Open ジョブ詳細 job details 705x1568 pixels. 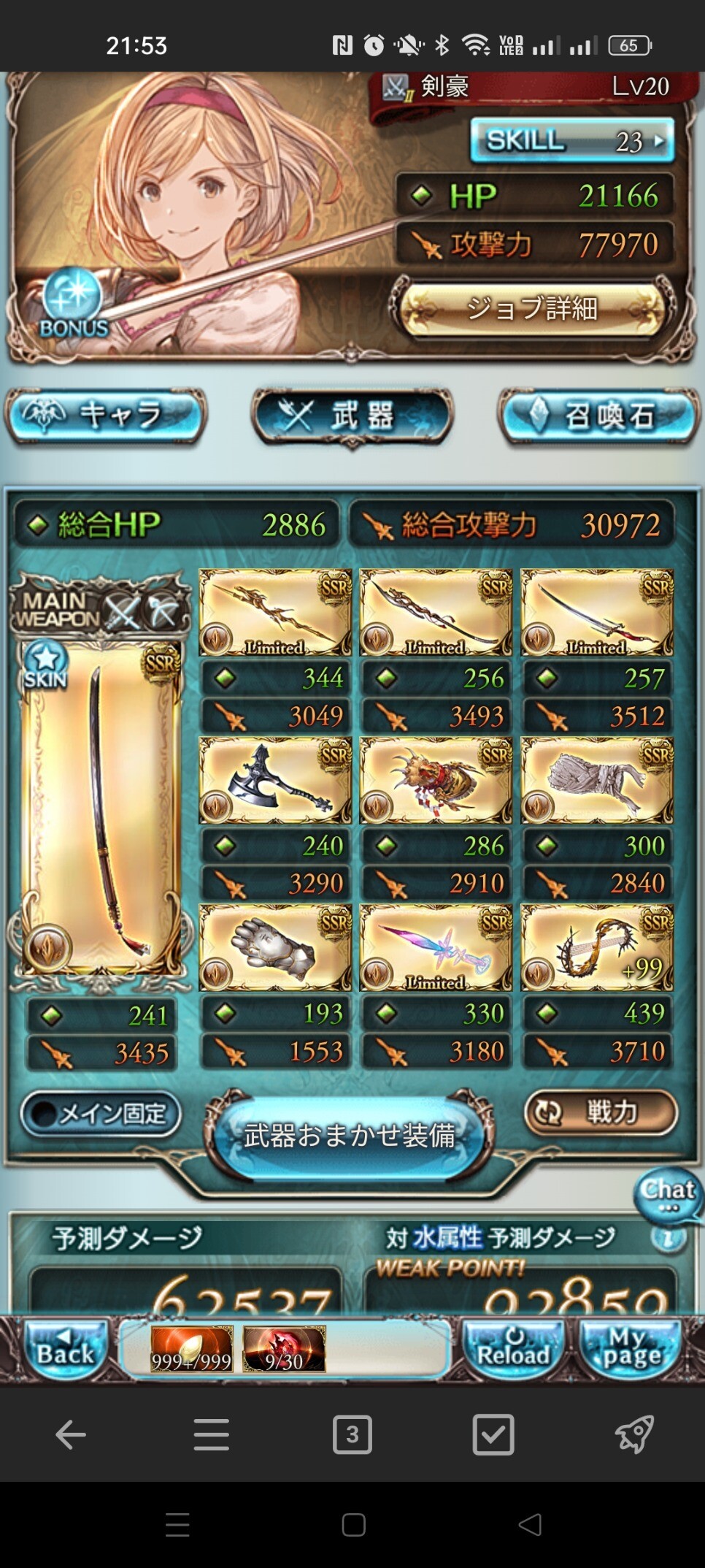coord(532,307)
